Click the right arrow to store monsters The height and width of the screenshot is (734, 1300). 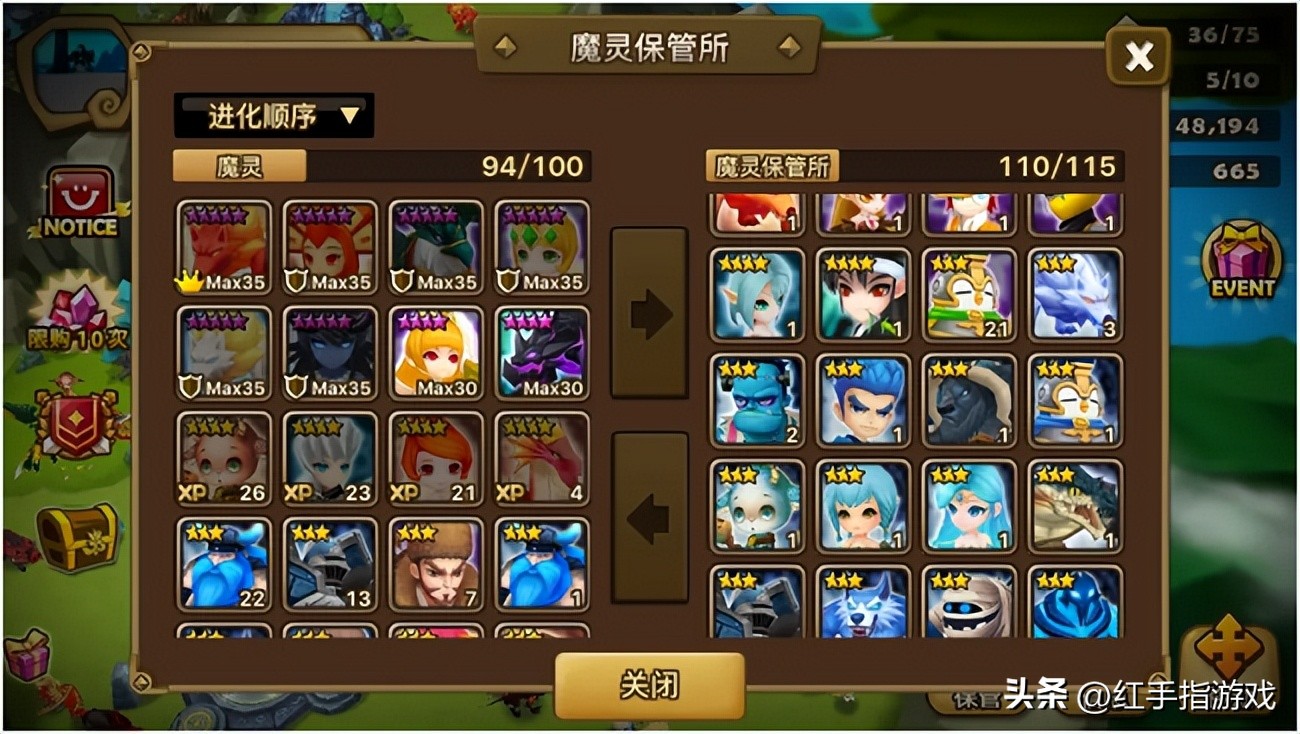click(651, 313)
